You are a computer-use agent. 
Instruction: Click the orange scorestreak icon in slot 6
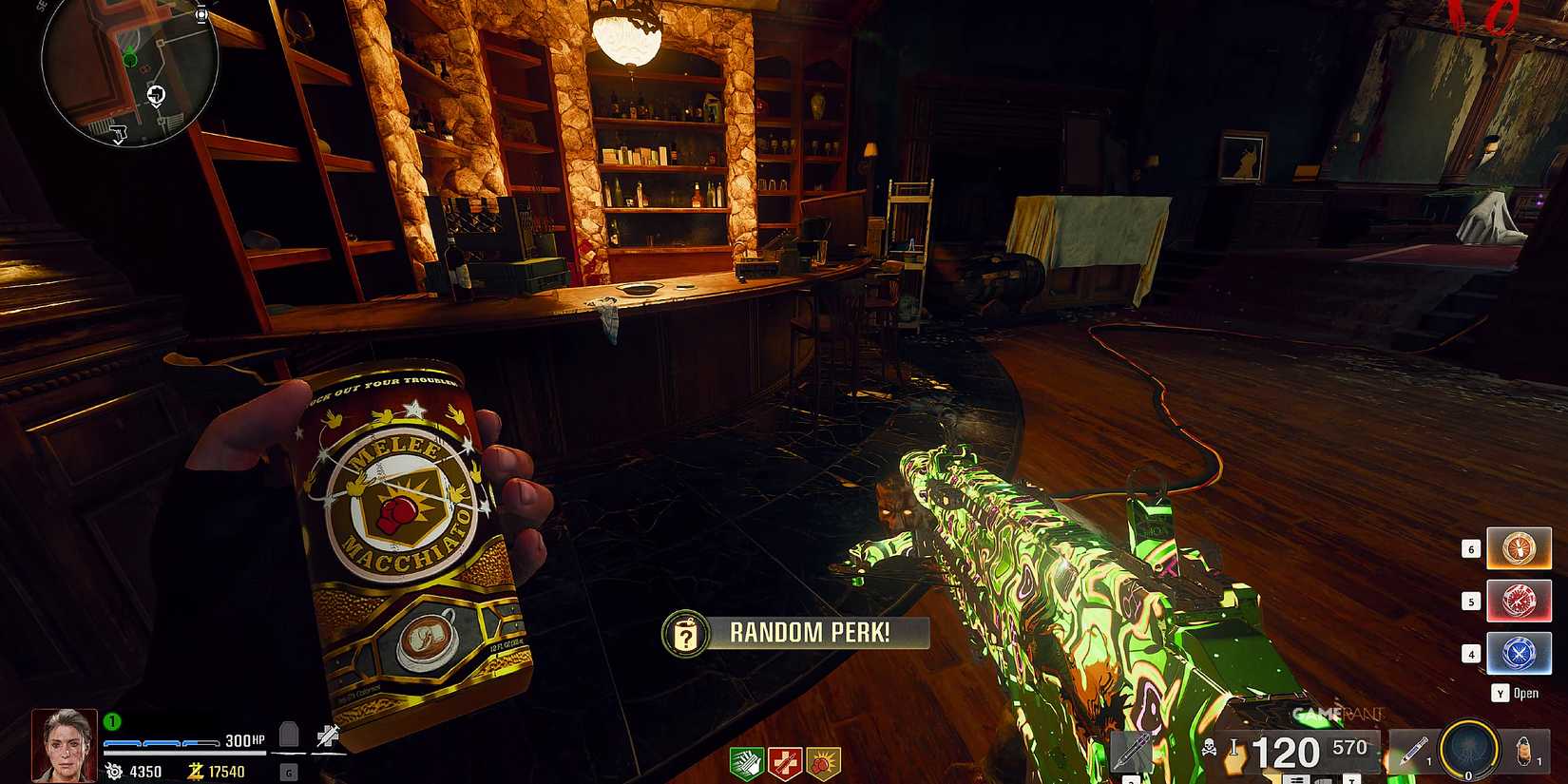1520,548
